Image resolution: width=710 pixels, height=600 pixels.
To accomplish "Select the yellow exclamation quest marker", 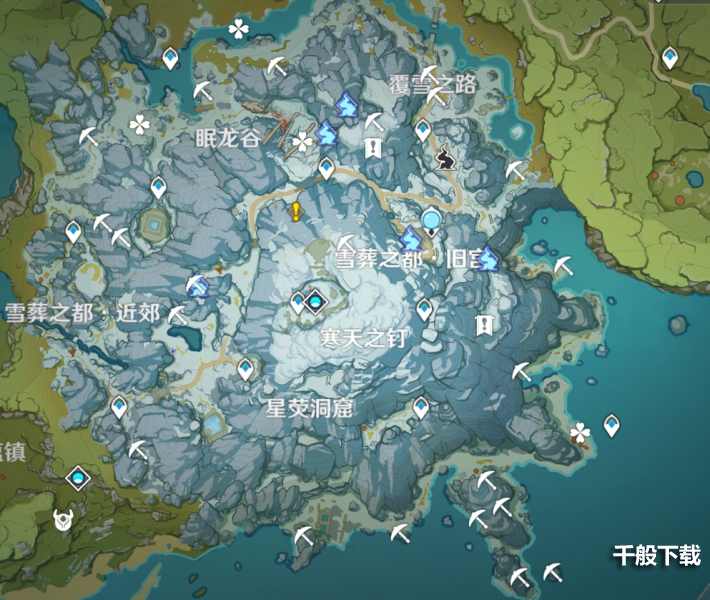I will tap(296, 211).
